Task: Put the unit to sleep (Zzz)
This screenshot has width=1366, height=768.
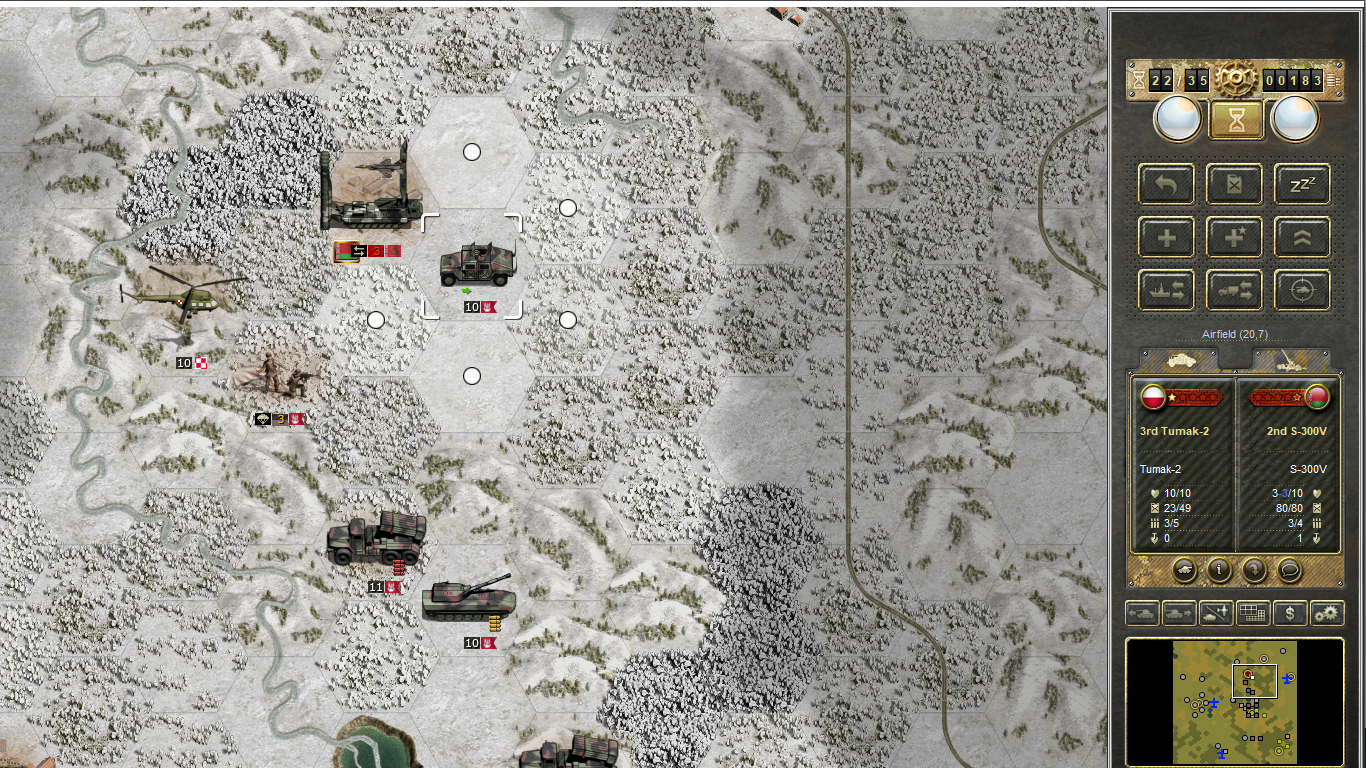Action: (1302, 184)
